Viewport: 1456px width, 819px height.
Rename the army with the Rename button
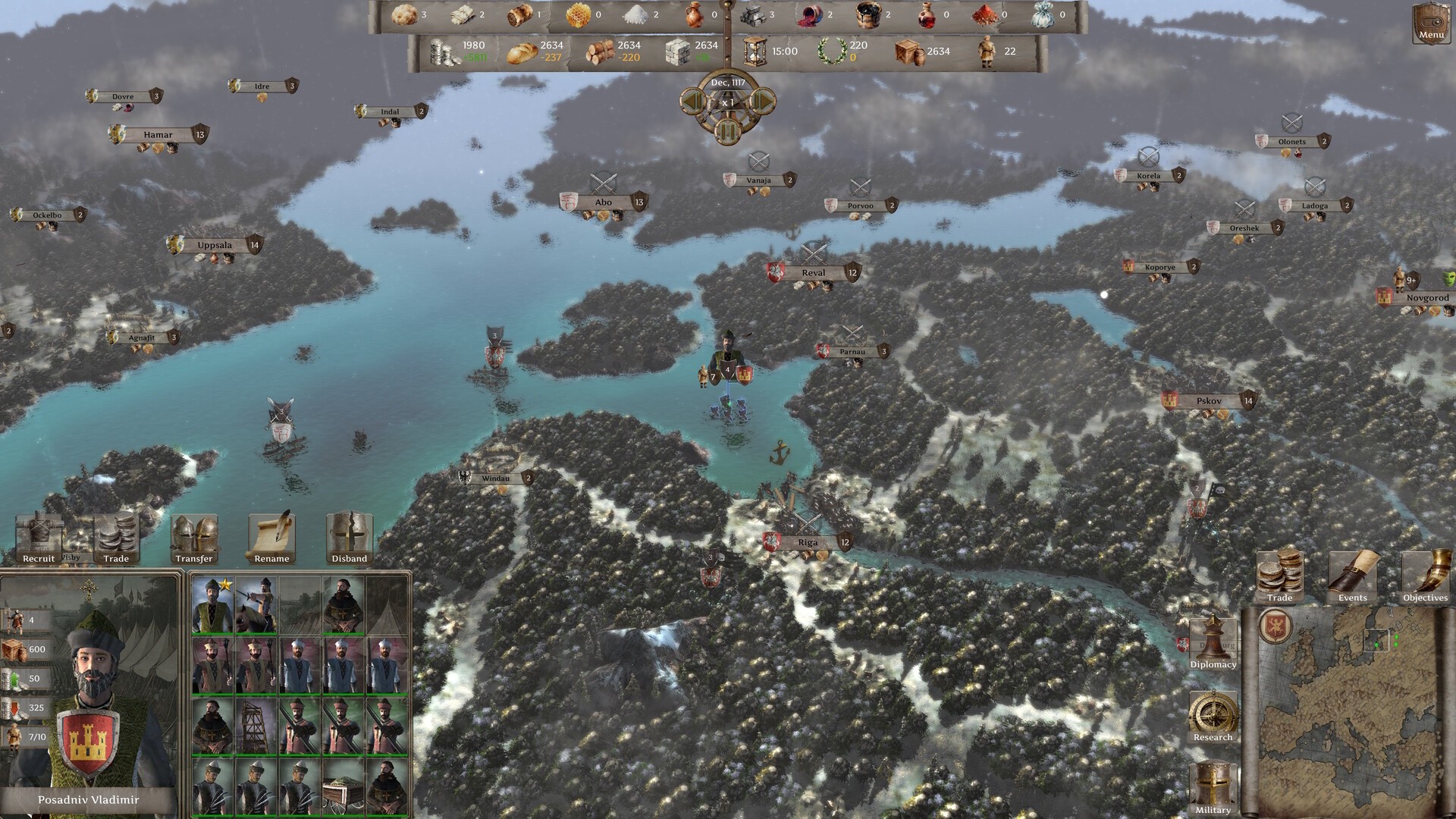click(271, 539)
